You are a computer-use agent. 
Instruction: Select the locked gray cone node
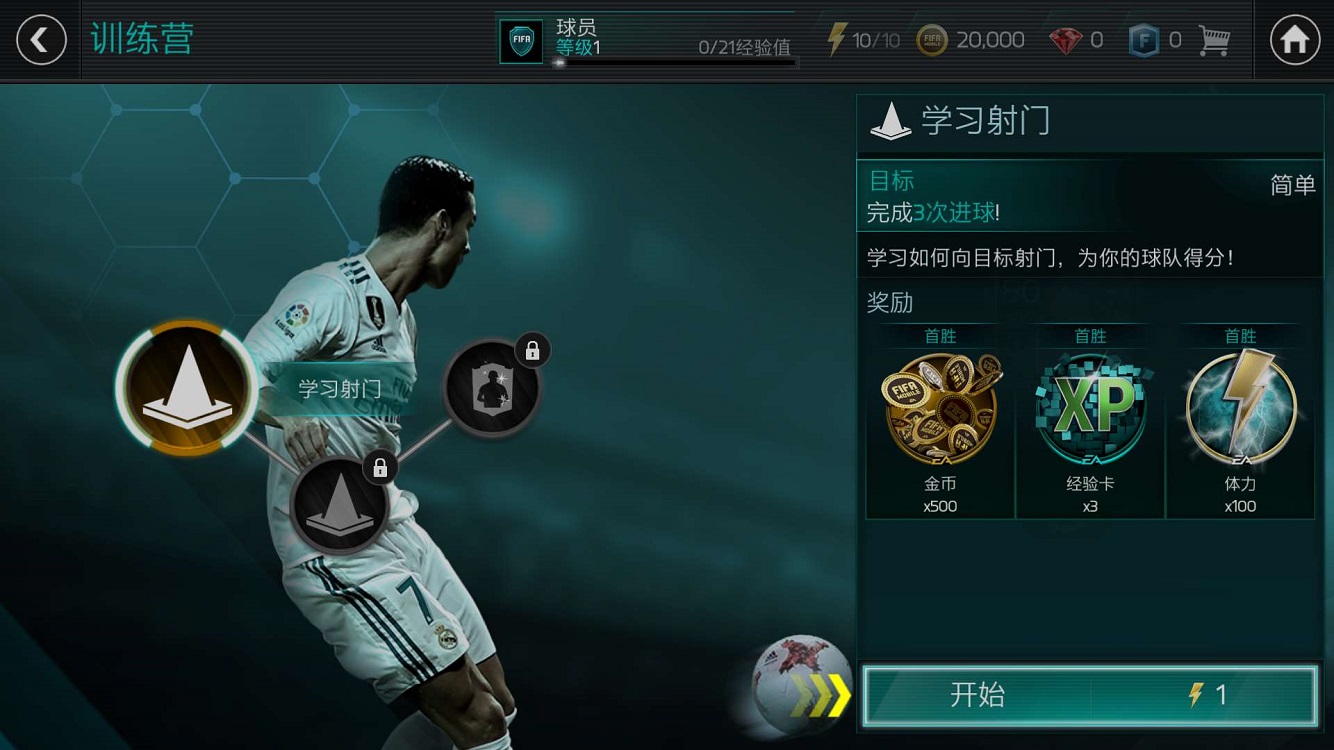click(x=339, y=505)
